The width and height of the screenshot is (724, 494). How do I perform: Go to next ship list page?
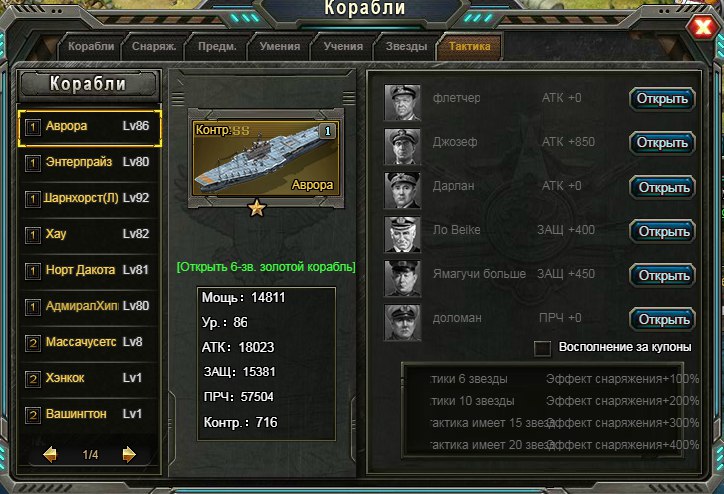coord(129,455)
